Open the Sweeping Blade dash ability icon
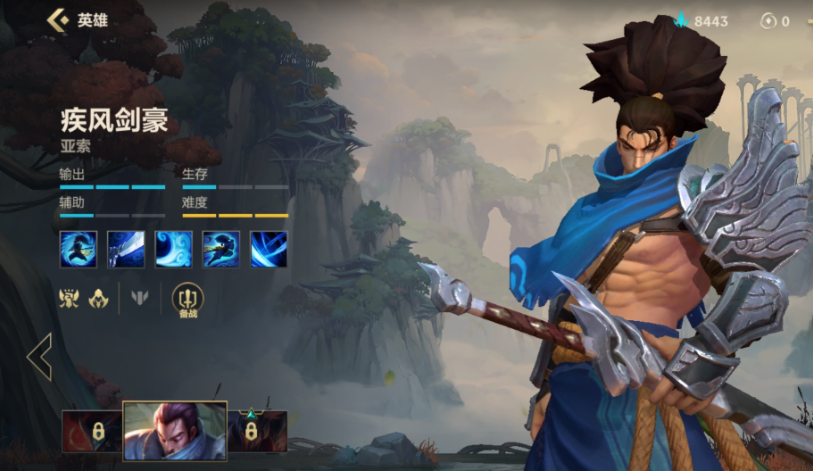813x471 pixels. tap(221, 249)
